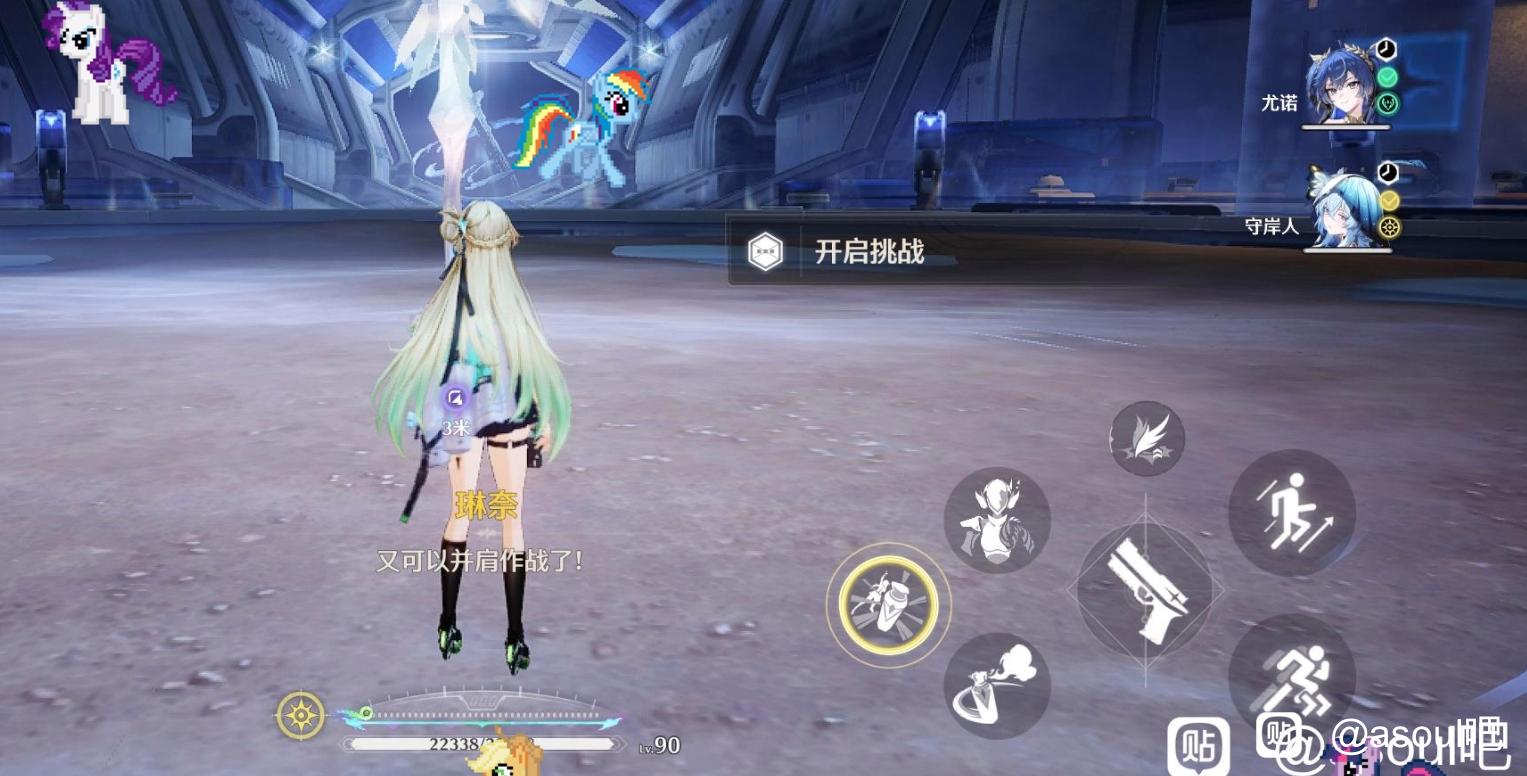The height and width of the screenshot is (776, 1527).
Task: Tap the jump button with climbing figure
Action: (x=1292, y=512)
